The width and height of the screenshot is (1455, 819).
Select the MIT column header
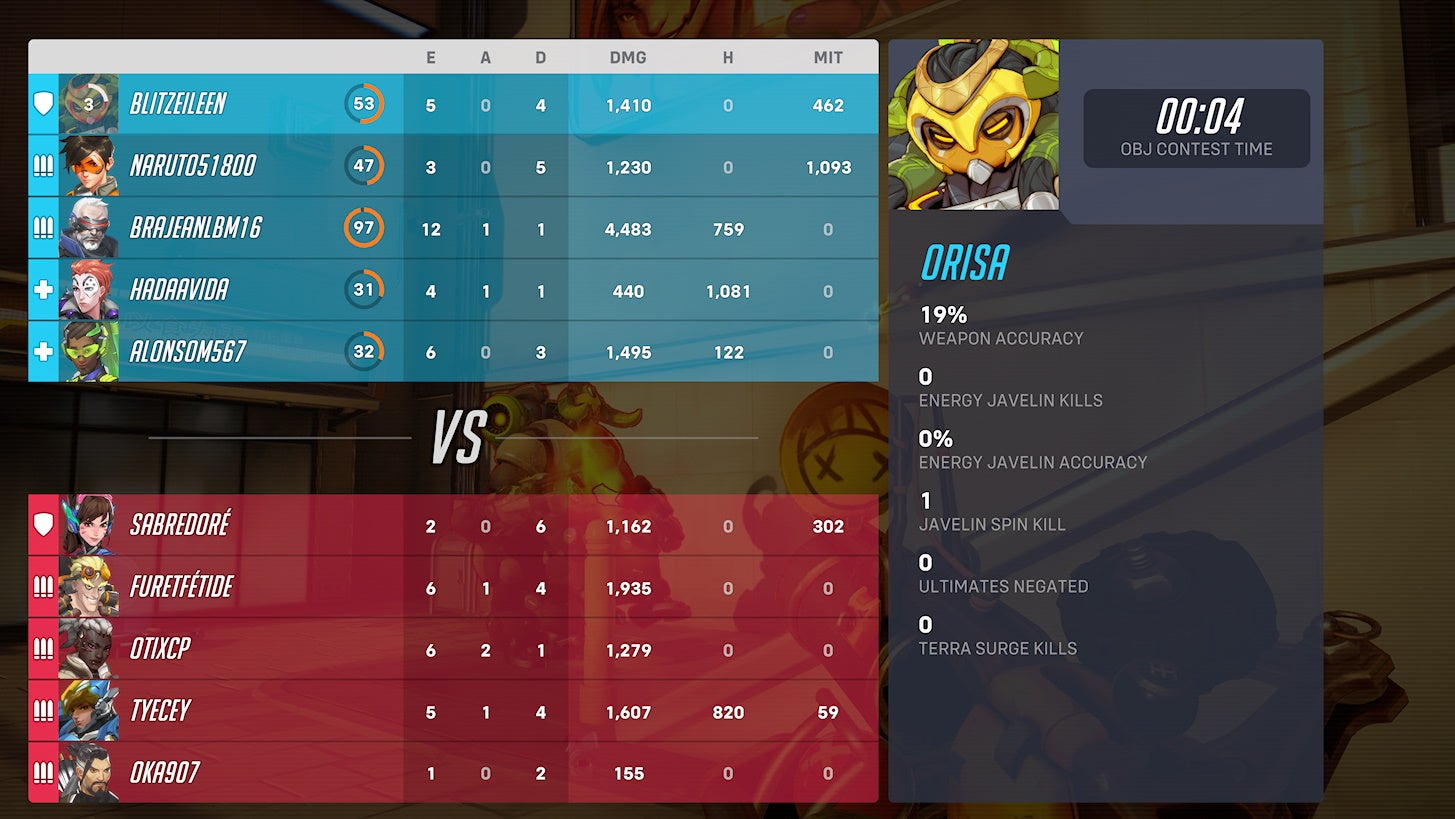pos(828,57)
